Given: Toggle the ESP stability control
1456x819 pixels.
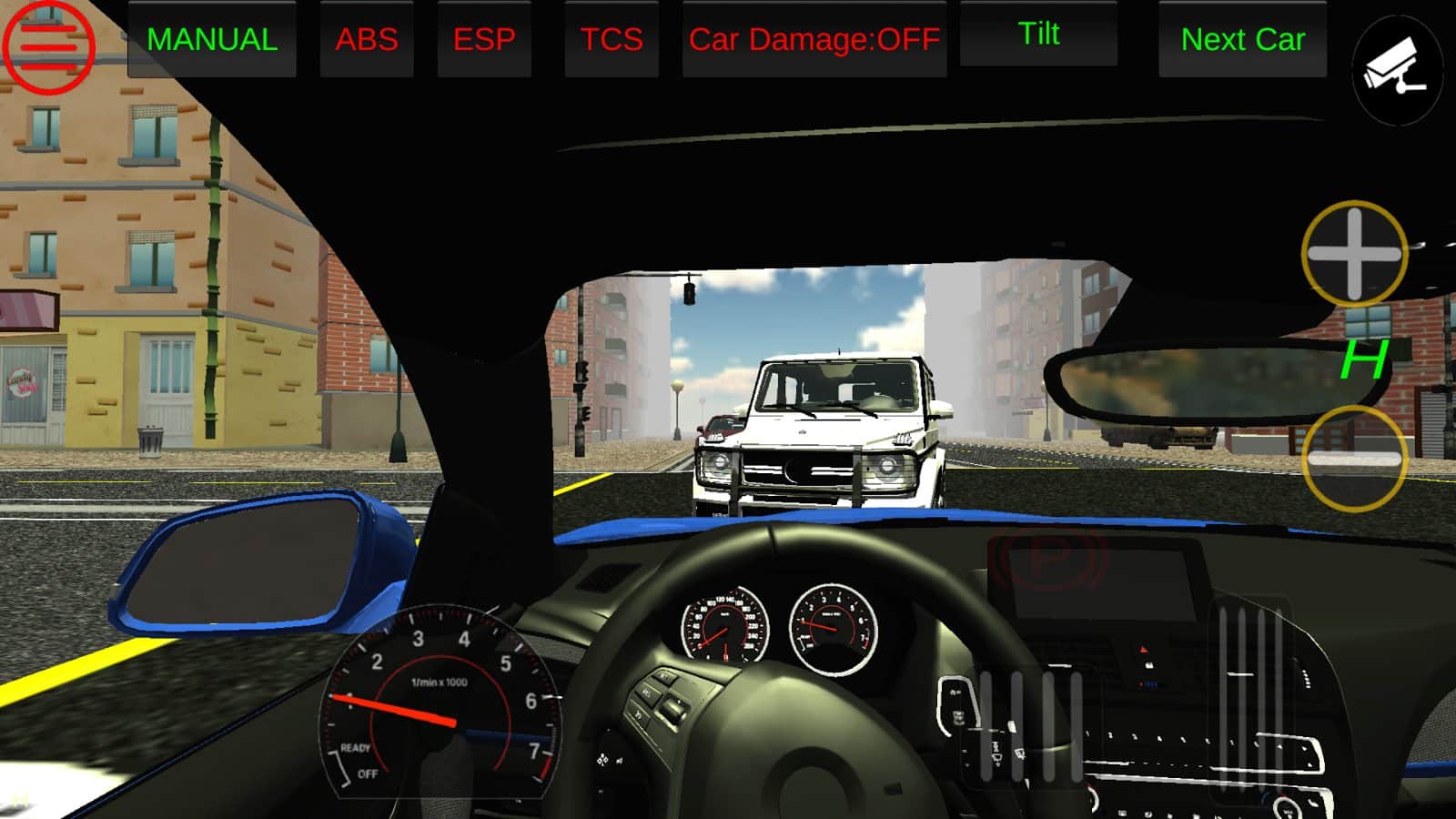Looking at the screenshot, I should 484,40.
